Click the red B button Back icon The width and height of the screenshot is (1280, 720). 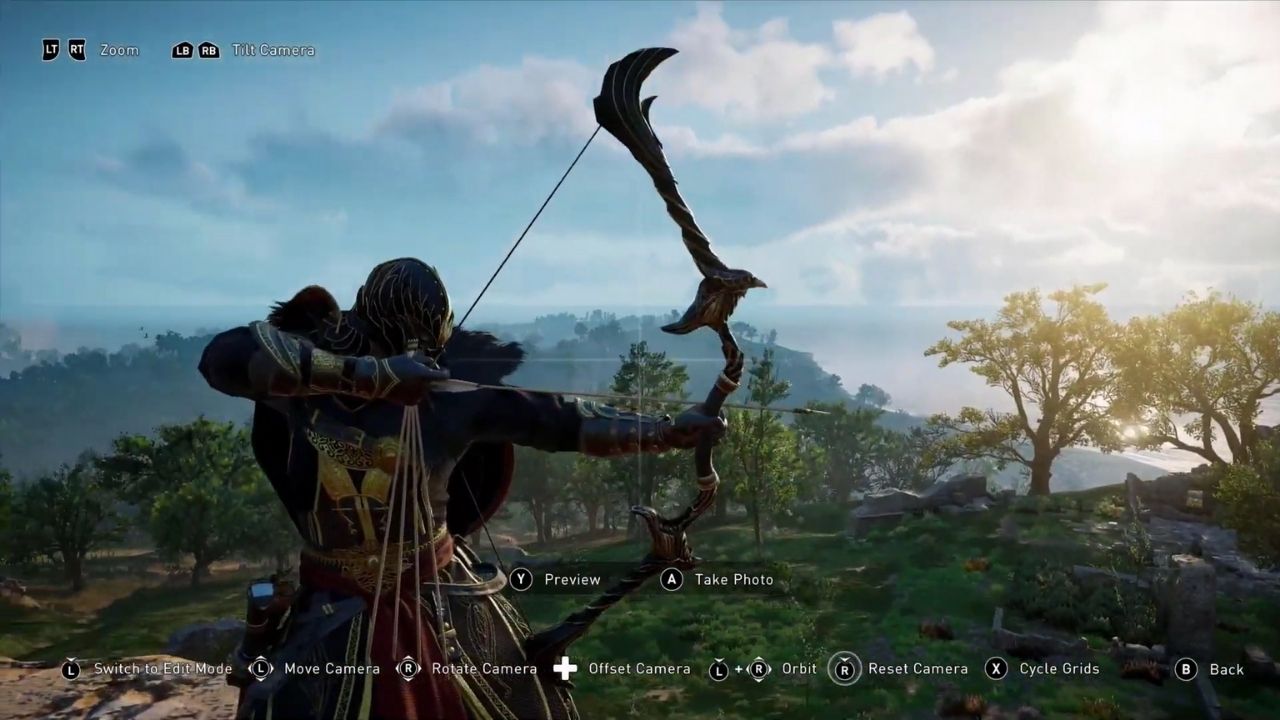pyautogui.click(x=1185, y=668)
